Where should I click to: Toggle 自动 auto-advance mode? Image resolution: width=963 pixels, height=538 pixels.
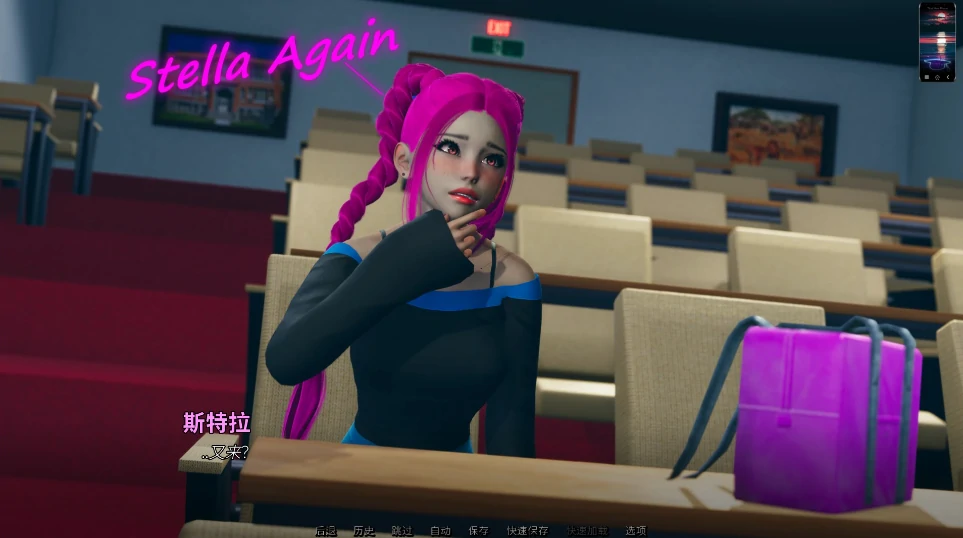click(x=440, y=531)
